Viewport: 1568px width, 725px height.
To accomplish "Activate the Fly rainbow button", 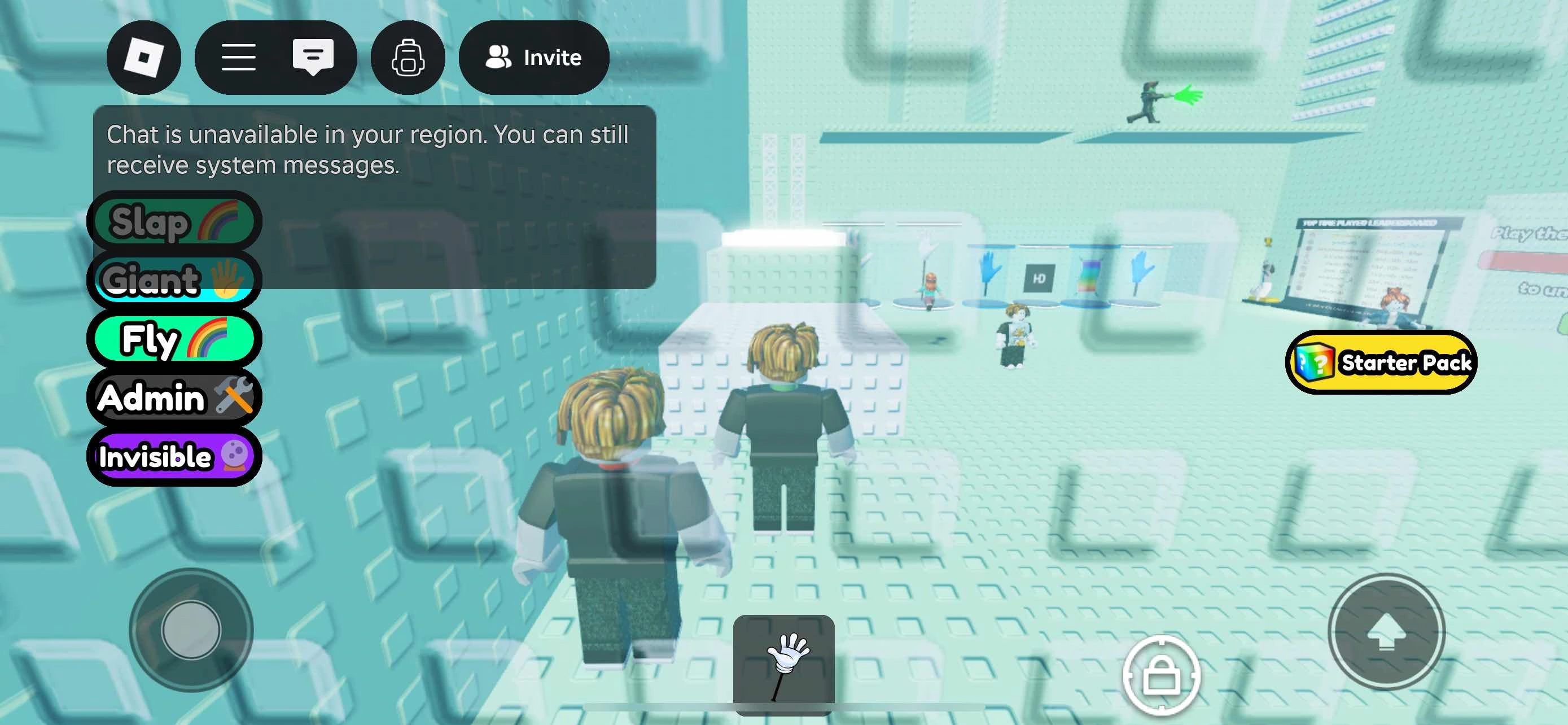I will click(x=175, y=339).
